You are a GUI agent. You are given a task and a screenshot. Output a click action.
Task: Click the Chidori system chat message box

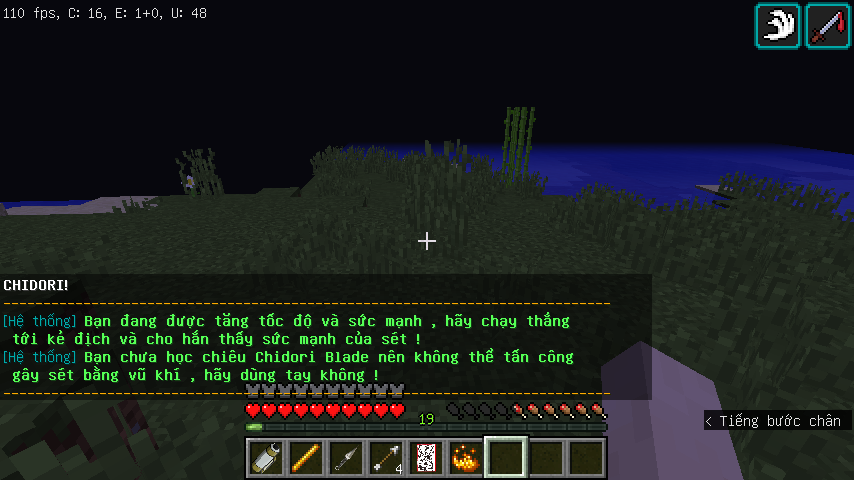coord(326,338)
